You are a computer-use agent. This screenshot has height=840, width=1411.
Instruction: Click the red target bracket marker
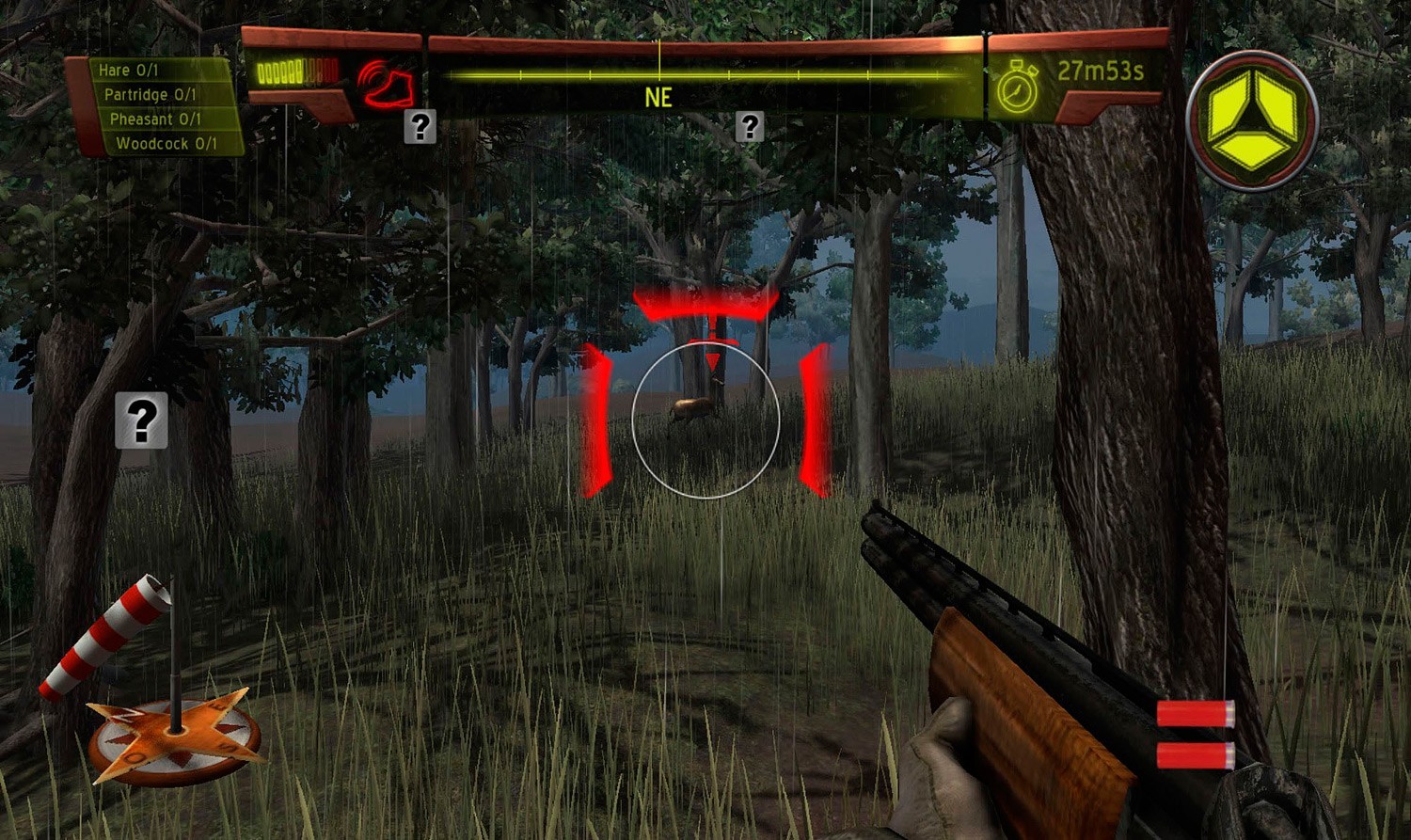[705, 301]
